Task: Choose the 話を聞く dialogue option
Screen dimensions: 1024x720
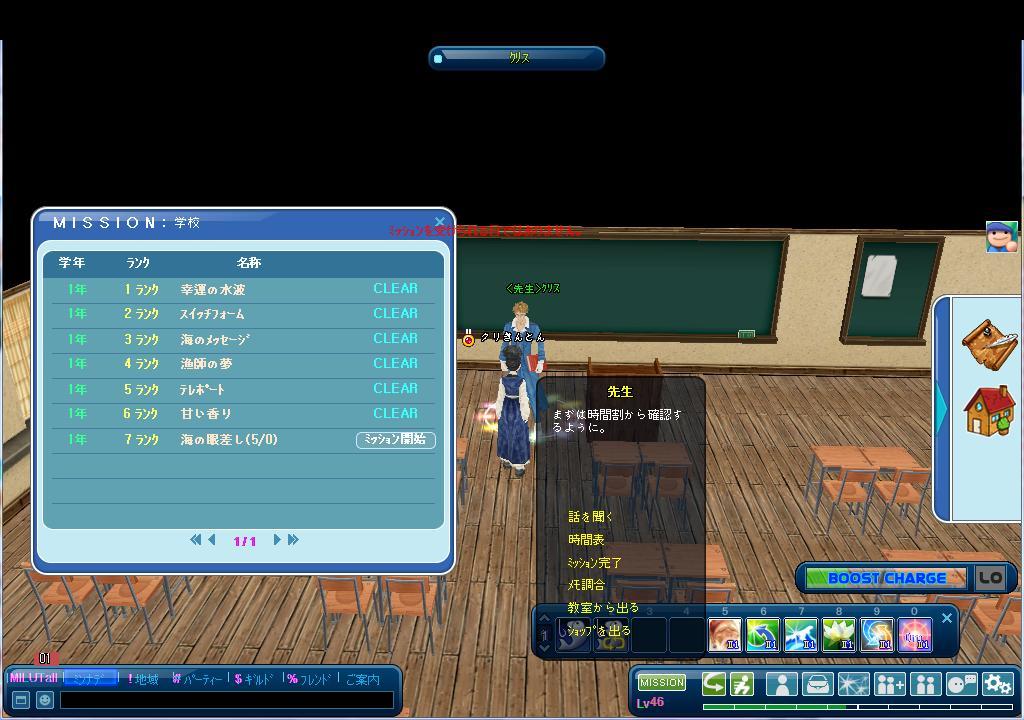Action: click(x=590, y=517)
